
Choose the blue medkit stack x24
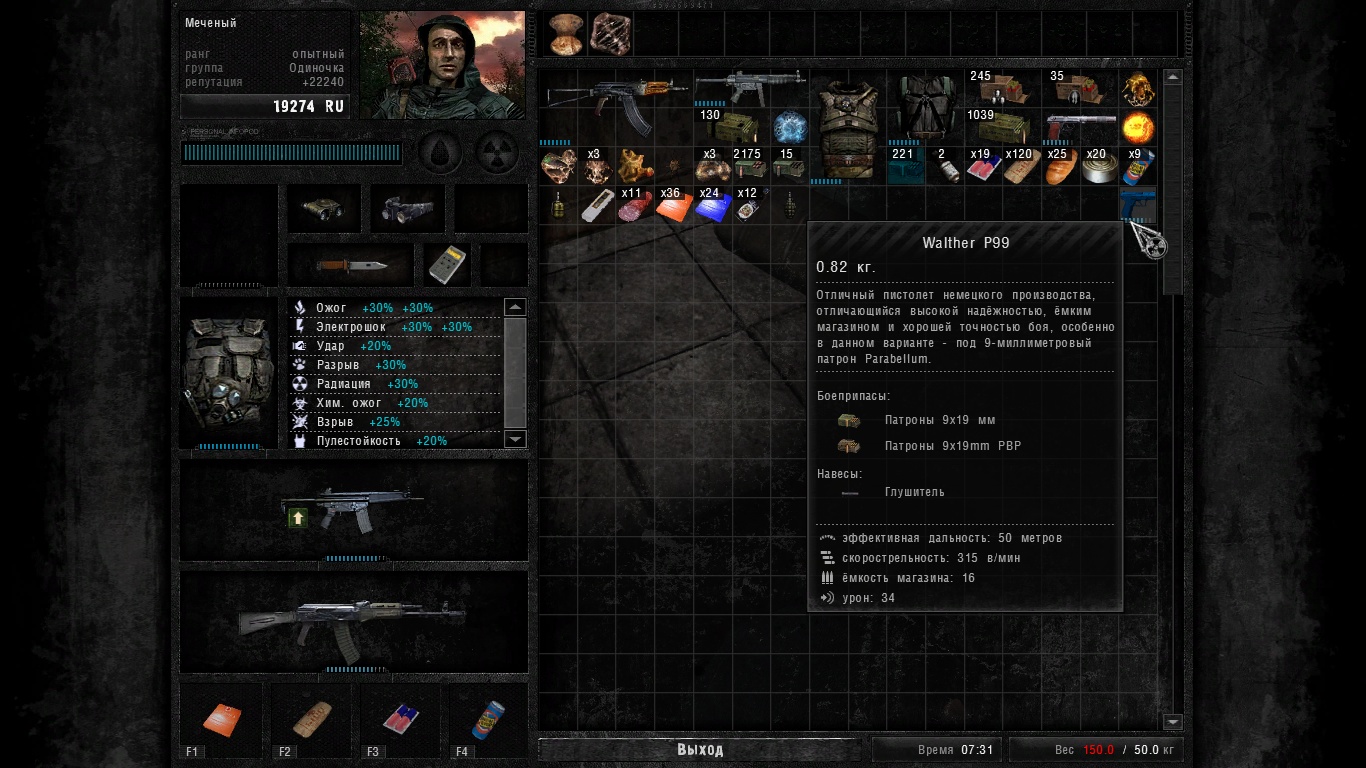click(x=712, y=206)
